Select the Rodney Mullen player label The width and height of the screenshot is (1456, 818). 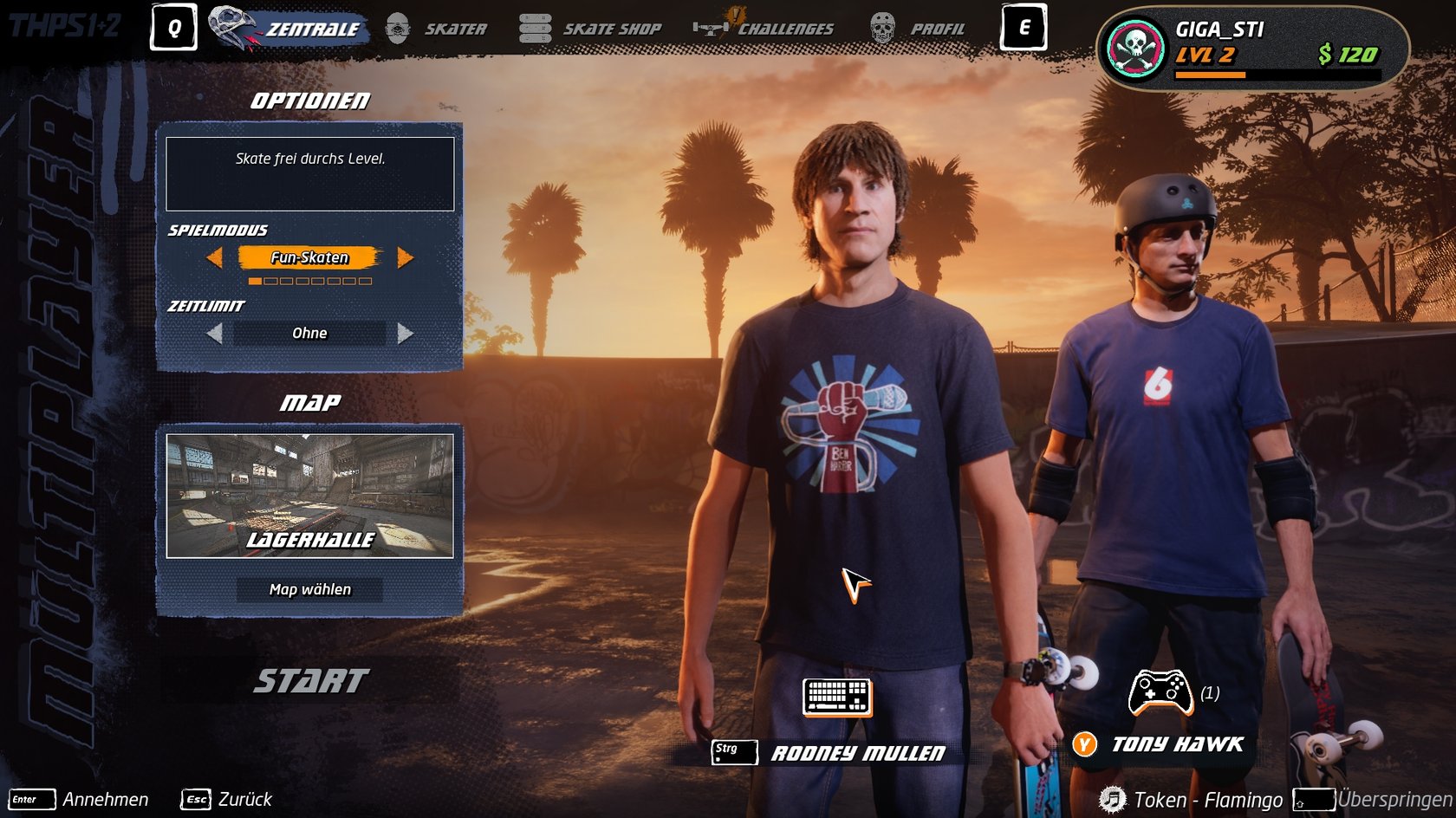856,753
